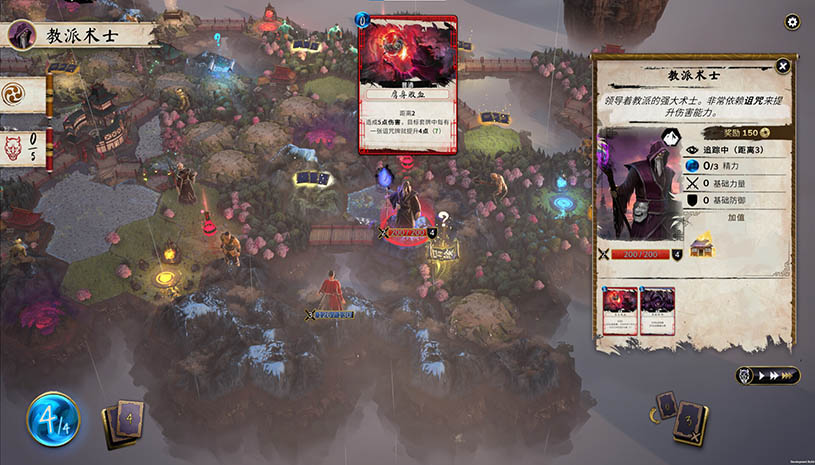Viewport: 815px width, 465px height.
Task: Click the house icon in enemy panel
Action: click(x=701, y=246)
